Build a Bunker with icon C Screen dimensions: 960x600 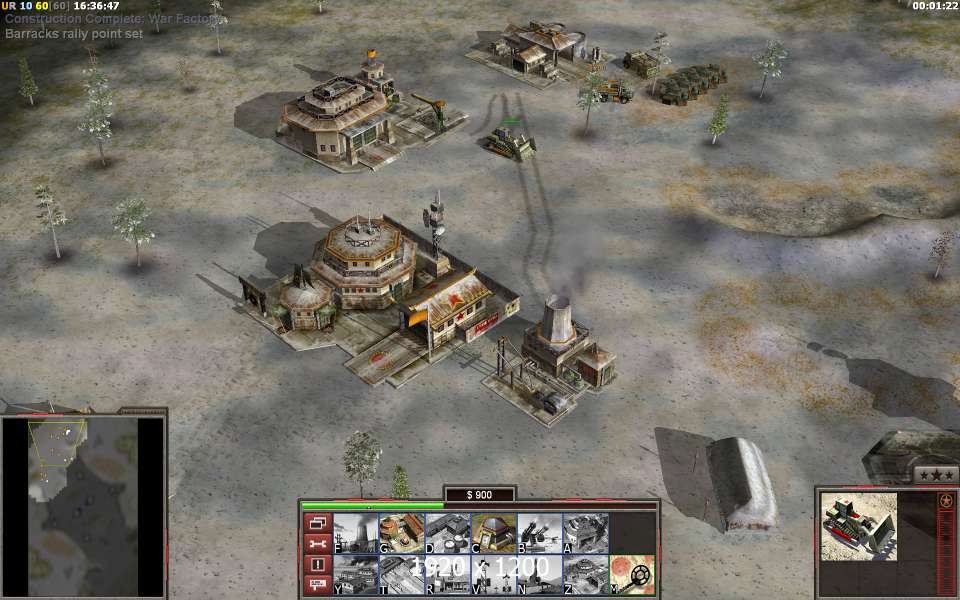click(493, 533)
